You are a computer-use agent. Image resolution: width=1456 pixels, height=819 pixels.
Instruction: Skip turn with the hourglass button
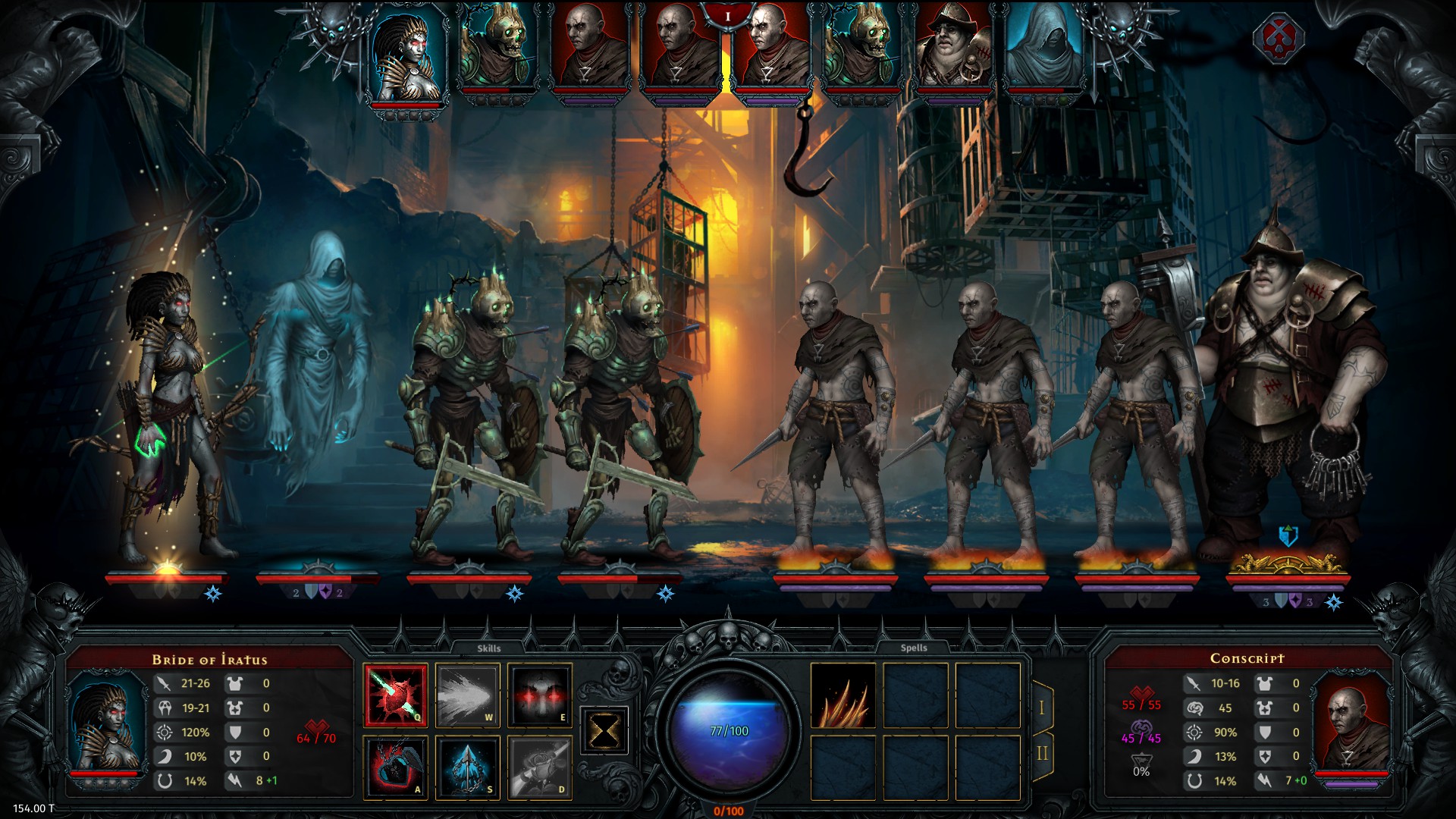click(604, 731)
